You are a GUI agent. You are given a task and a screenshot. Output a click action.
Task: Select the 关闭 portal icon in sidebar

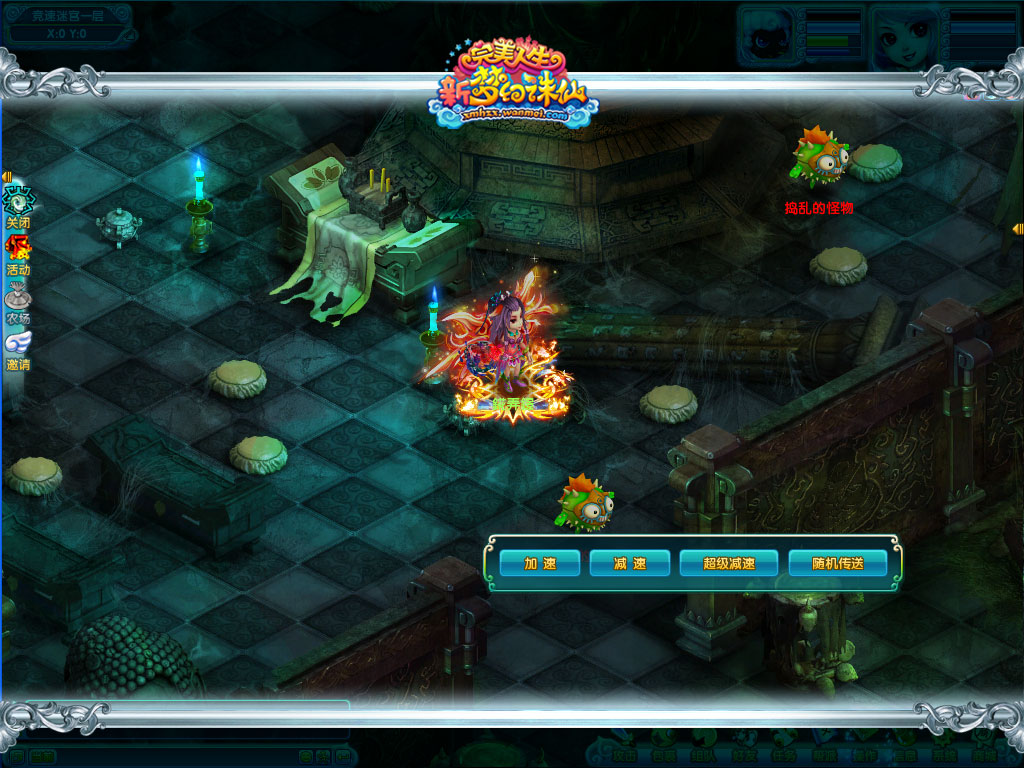pos(17,201)
